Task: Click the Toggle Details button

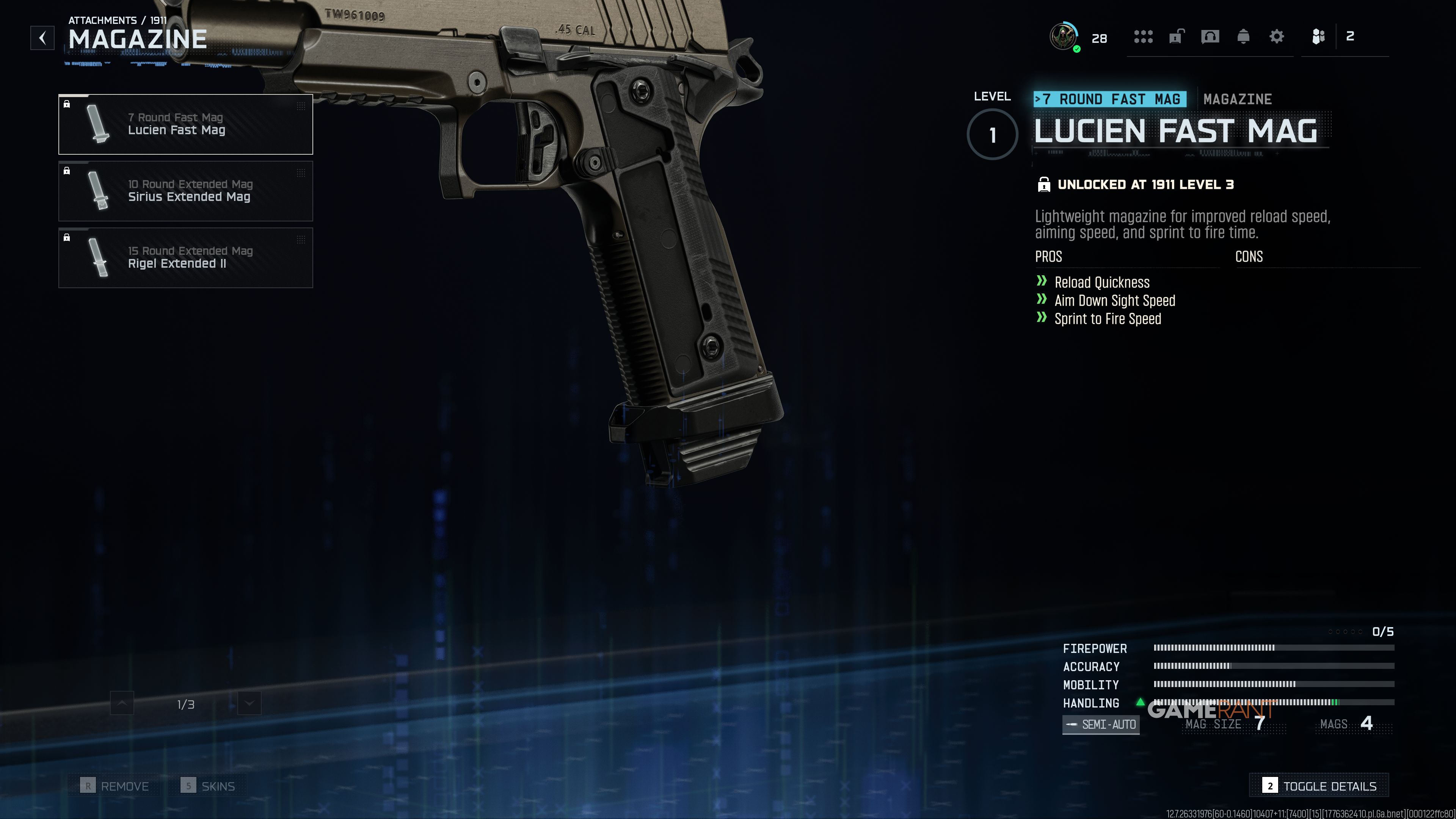Action: (1319, 786)
